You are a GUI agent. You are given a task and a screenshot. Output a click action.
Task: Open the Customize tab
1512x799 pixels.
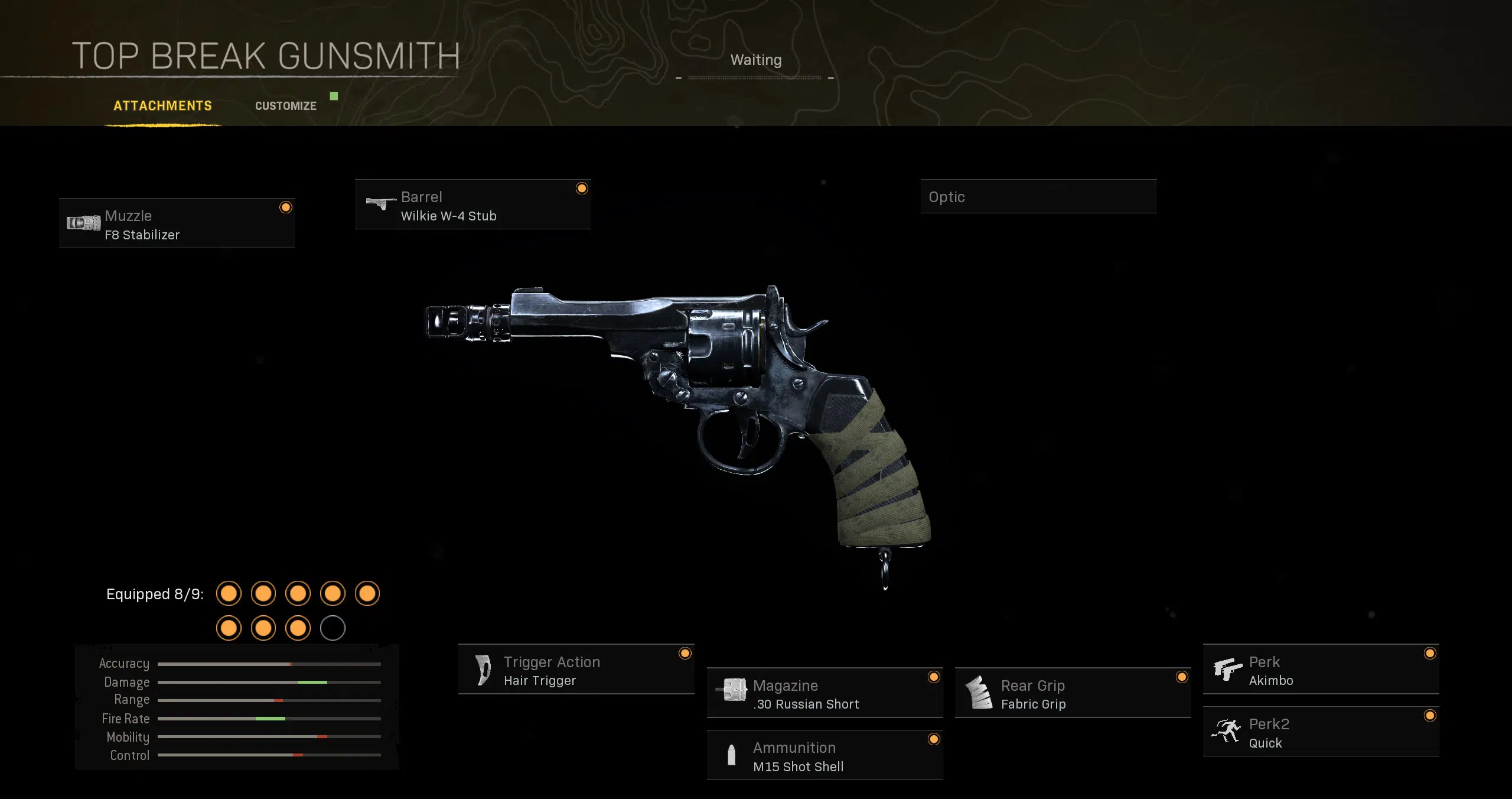286,106
